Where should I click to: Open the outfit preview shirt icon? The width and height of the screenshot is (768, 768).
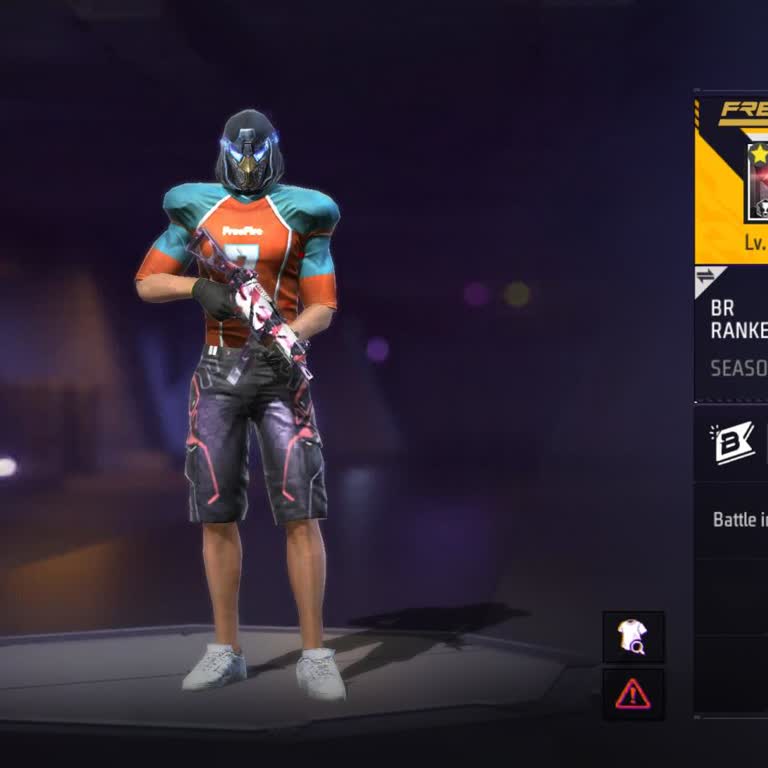(633, 637)
